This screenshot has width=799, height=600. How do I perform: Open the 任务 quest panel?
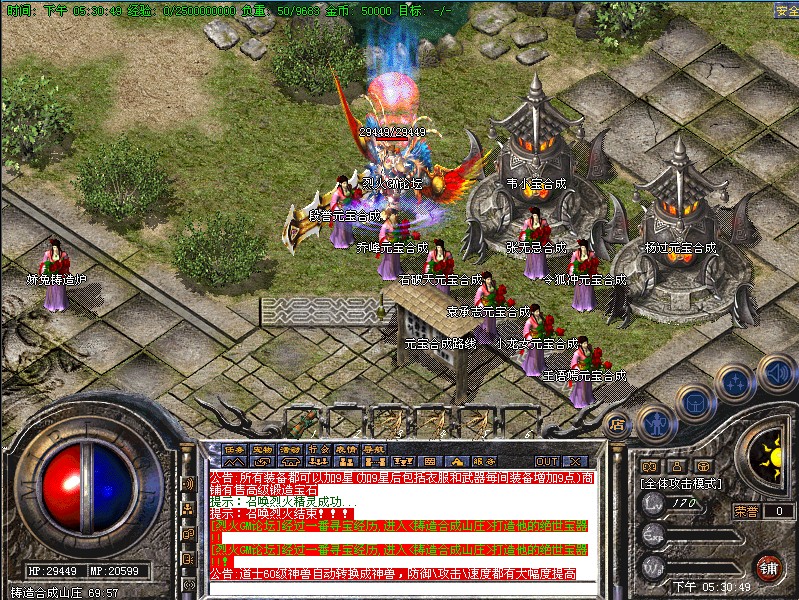tap(234, 449)
